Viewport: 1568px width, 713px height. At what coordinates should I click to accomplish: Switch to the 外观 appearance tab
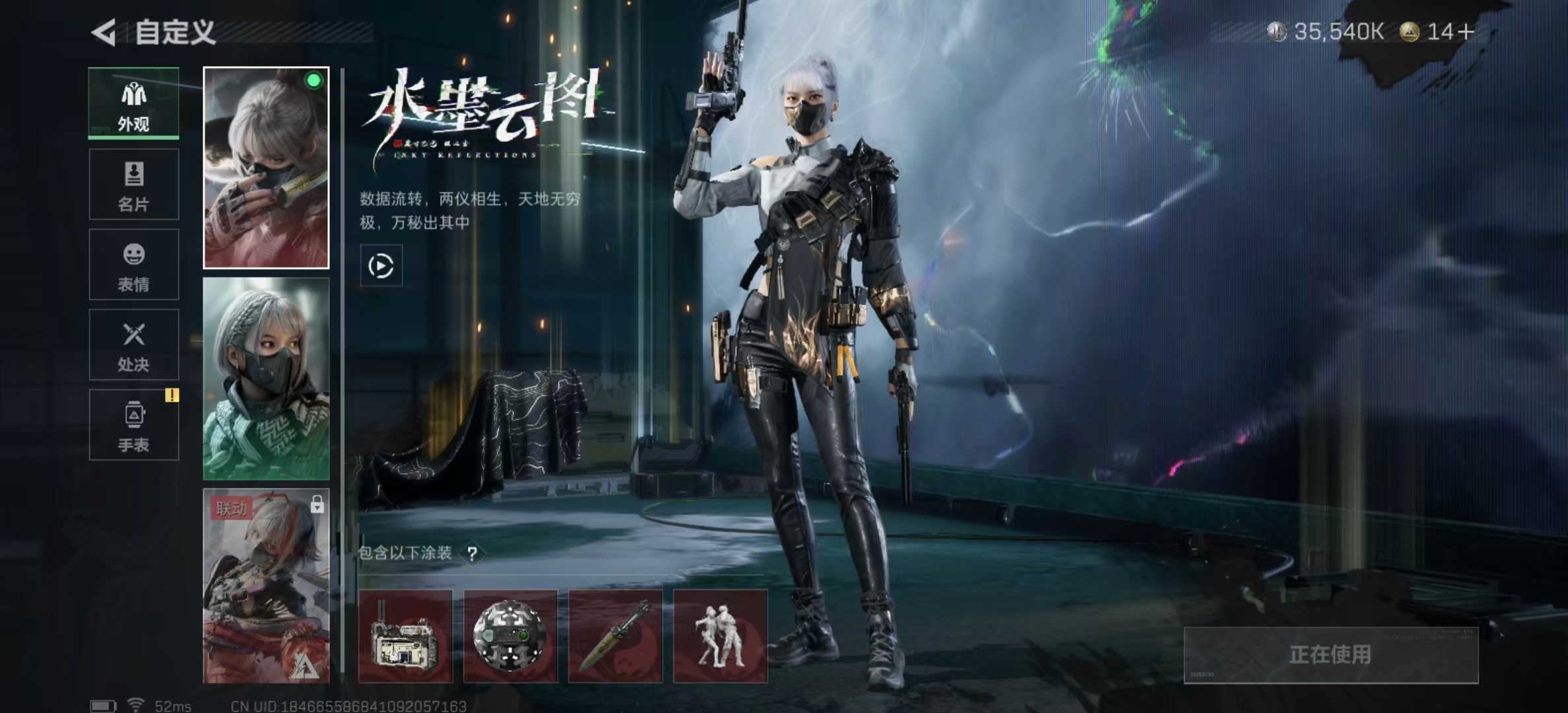[x=134, y=104]
